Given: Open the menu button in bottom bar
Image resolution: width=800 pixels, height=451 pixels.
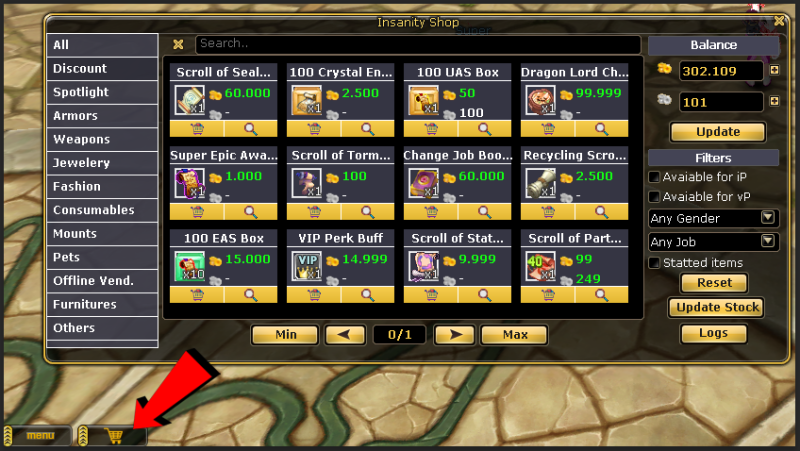Looking at the screenshot, I should 40,436.
